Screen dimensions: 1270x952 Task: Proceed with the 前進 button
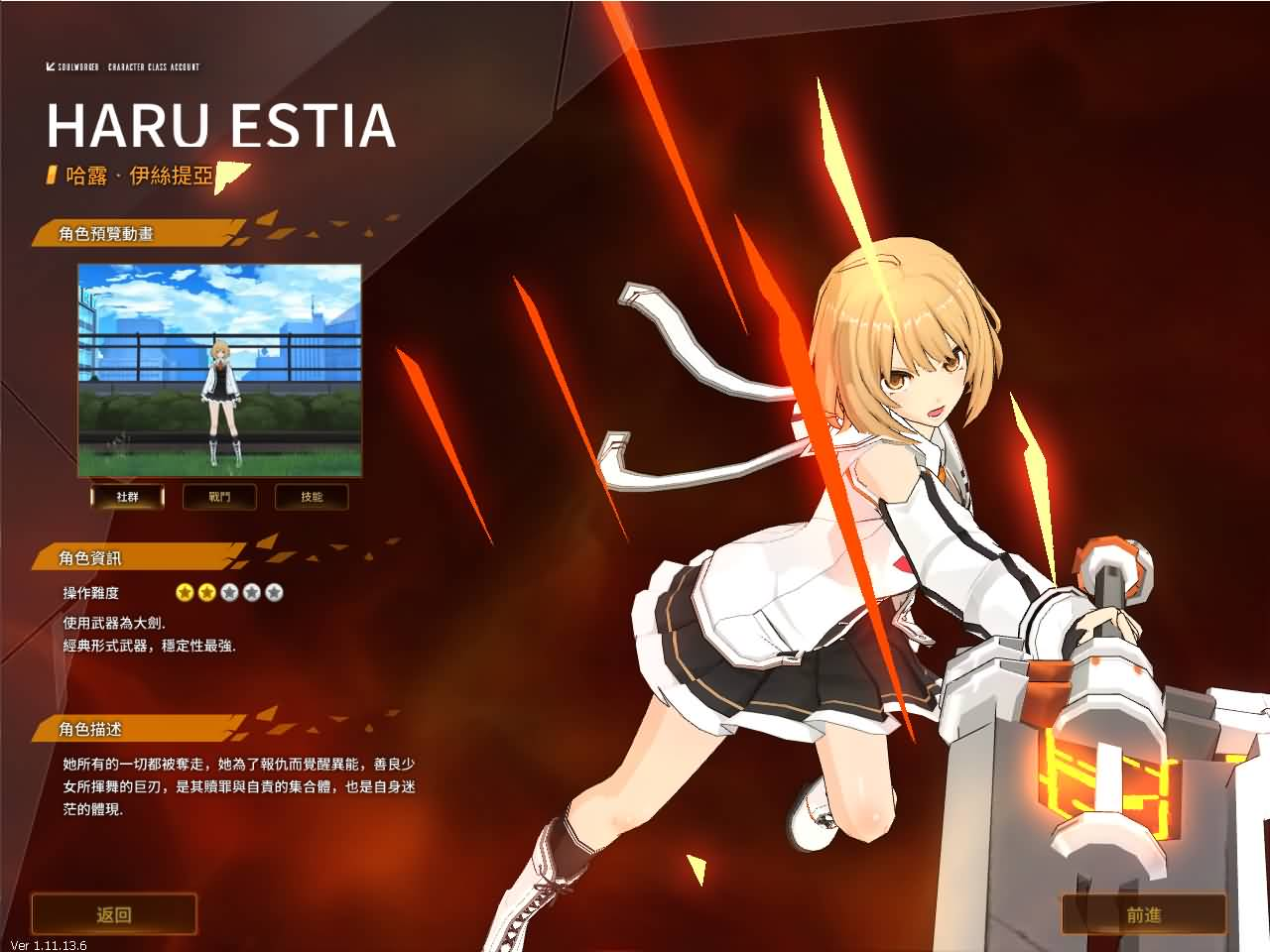(1143, 914)
